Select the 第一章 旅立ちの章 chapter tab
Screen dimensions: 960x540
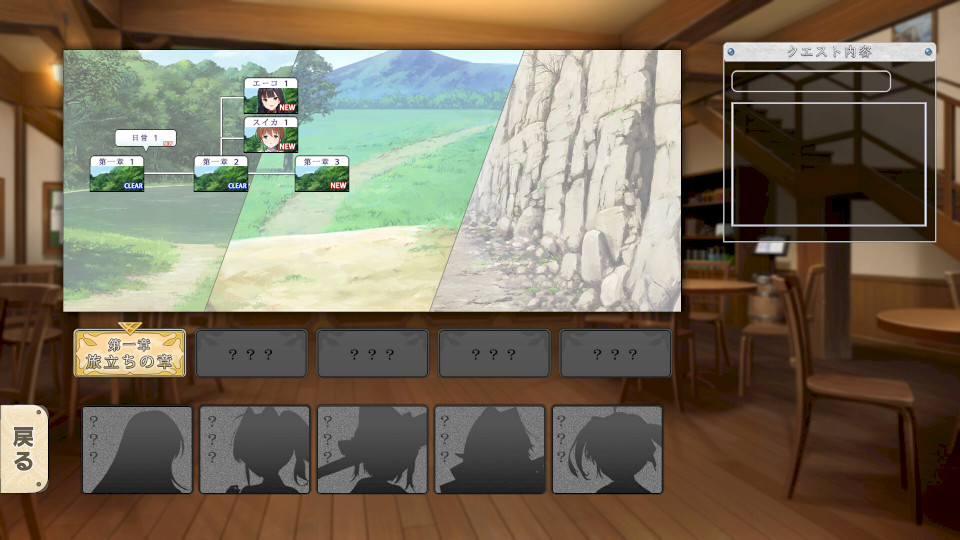pos(130,353)
